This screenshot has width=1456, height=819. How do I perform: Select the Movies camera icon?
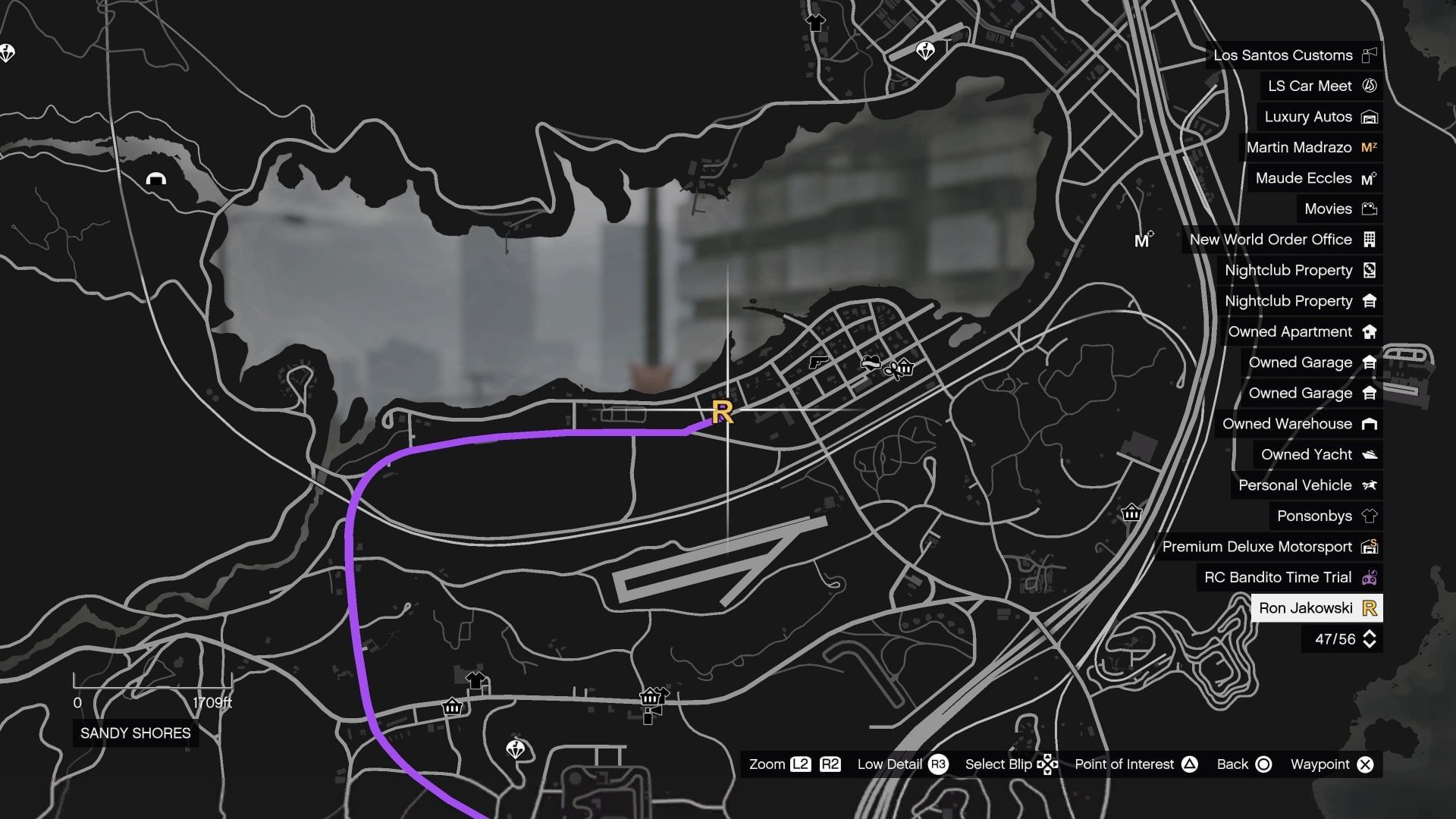tap(1370, 209)
